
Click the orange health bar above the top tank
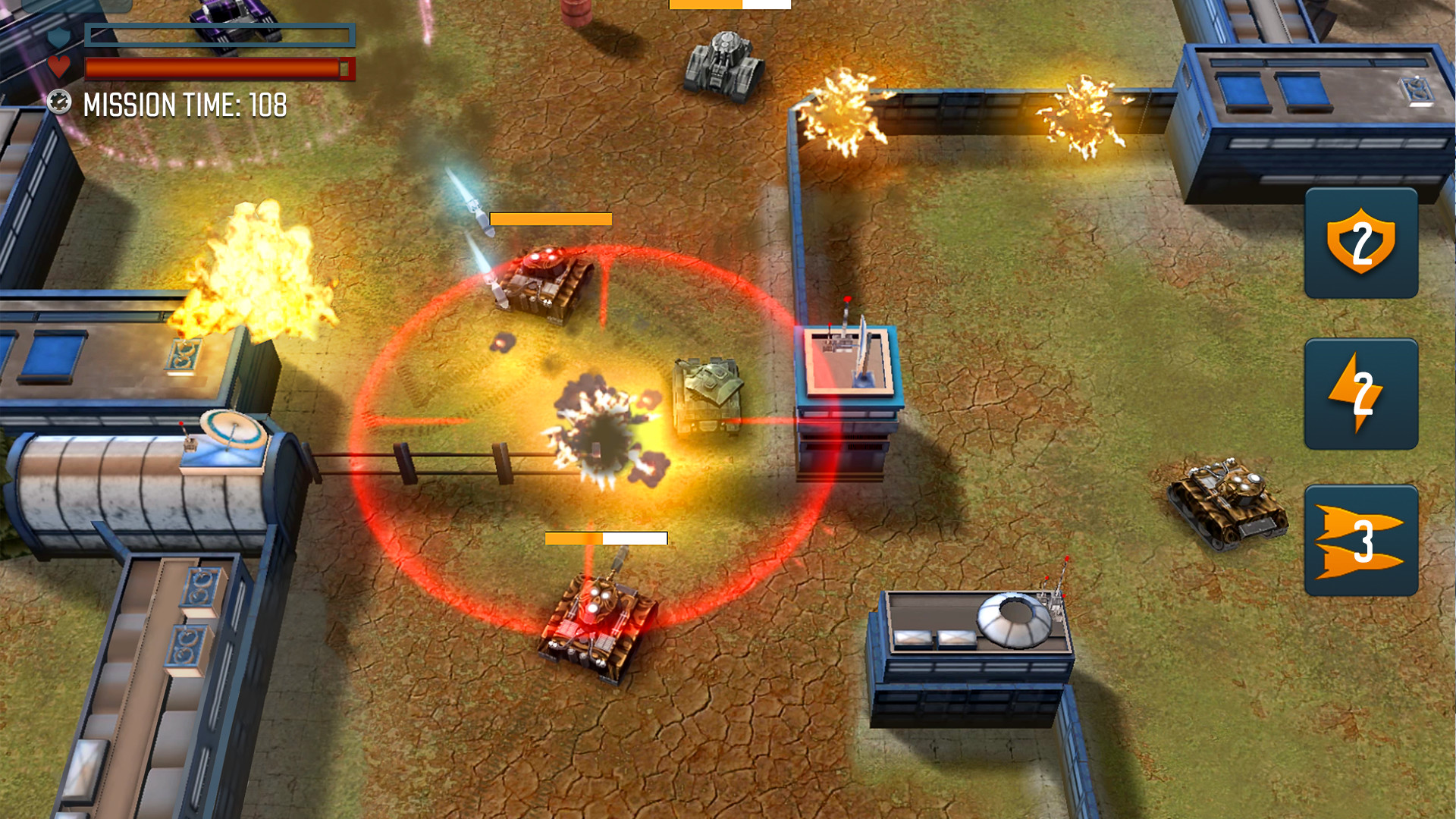550,219
